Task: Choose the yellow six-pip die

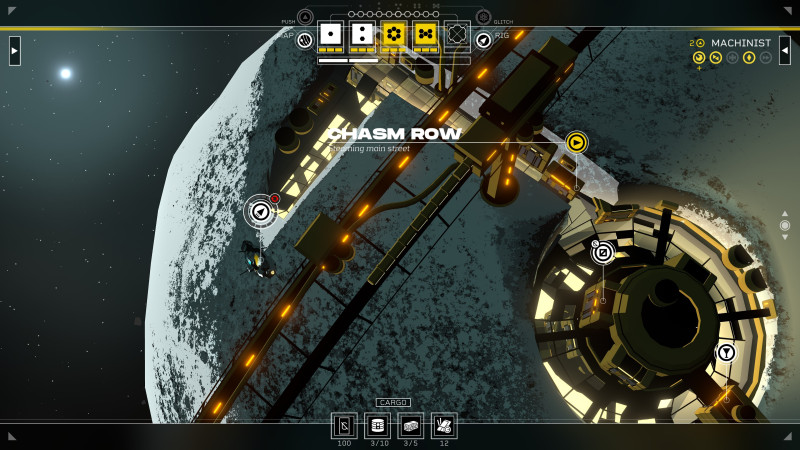Action: click(394, 34)
